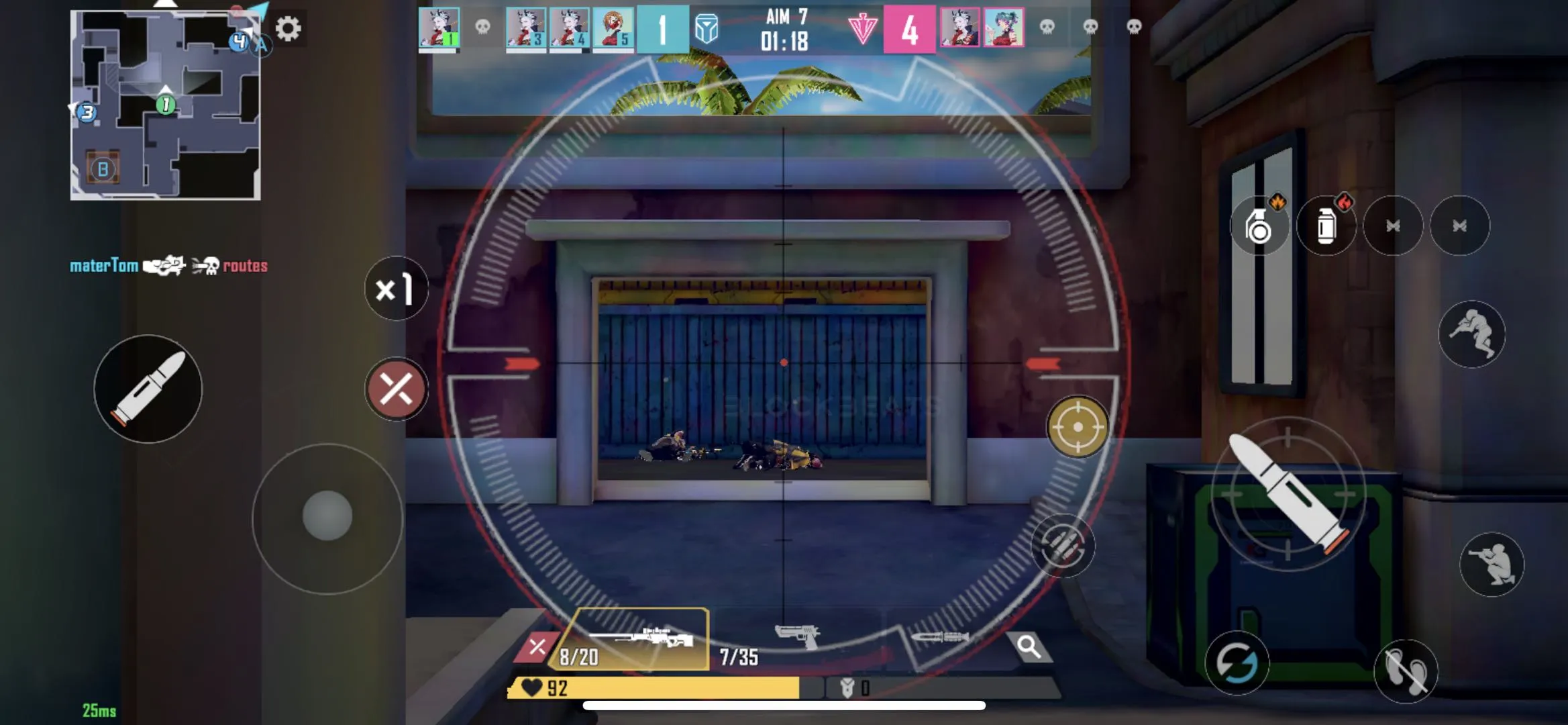Image resolution: width=1568 pixels, height=725 pixels.
Task: Tap the round red X button
Action: point(396,389)
